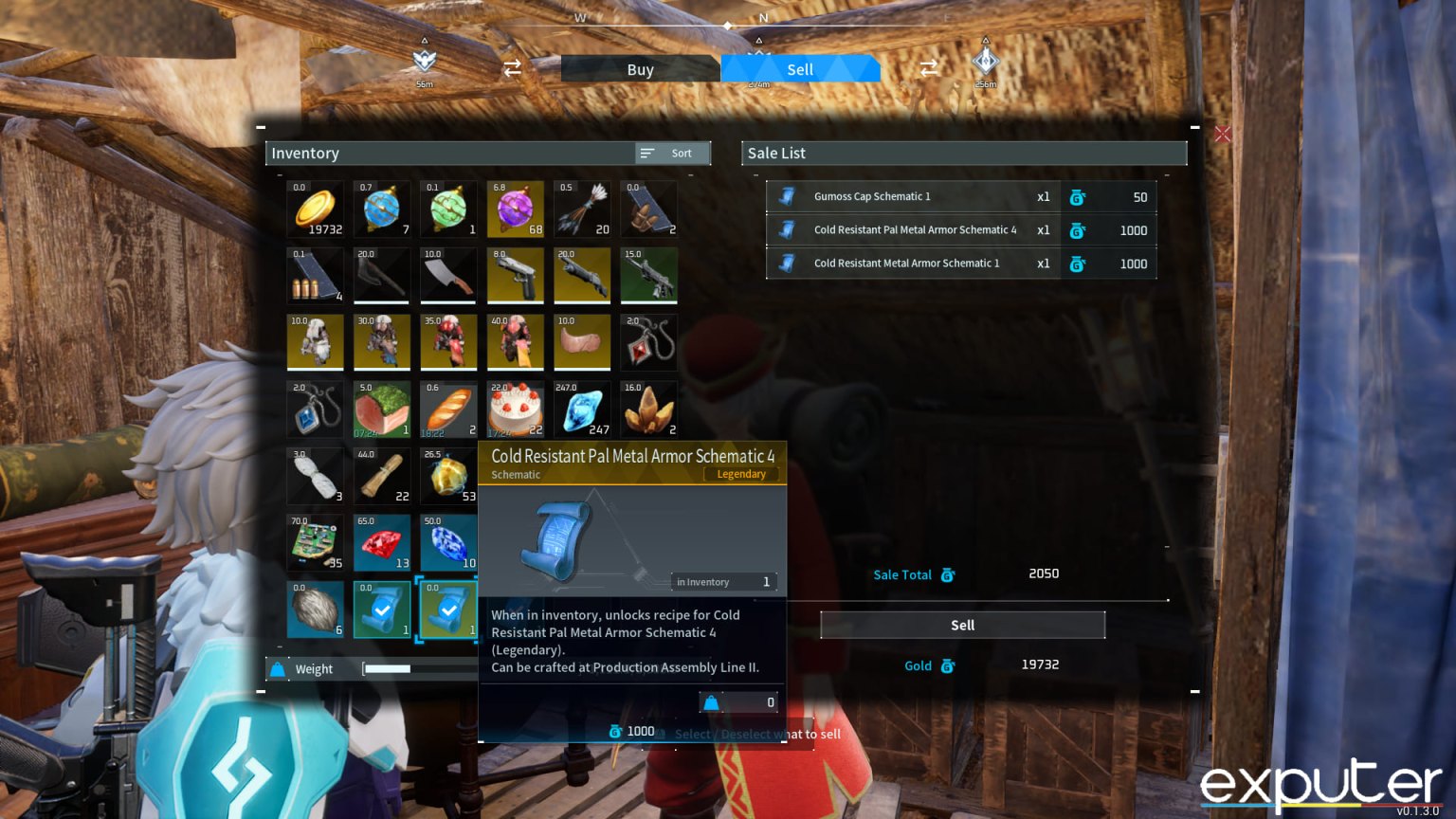Select the Sell tab at the top
Image resolution: width=1456 pixels, height=819 pixels.
[x=799, y=68]
